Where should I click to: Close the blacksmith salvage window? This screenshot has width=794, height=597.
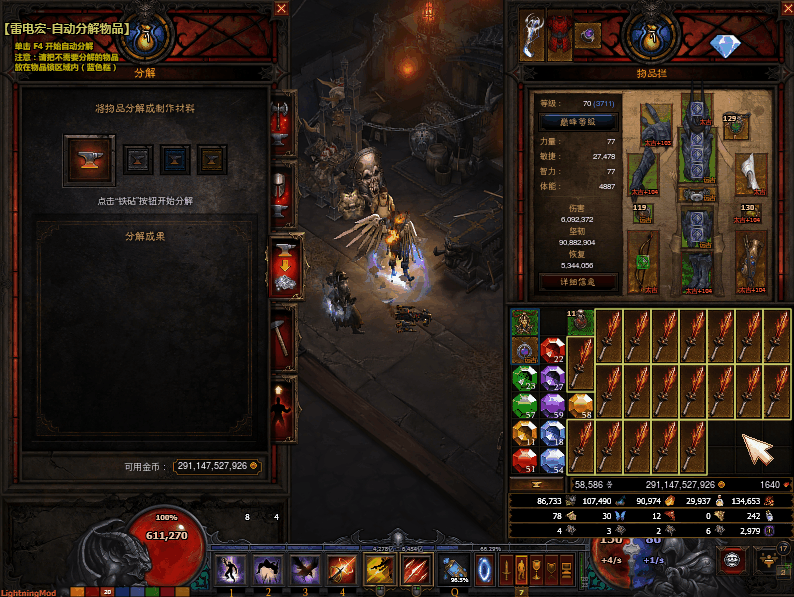[x=282, y=10]
